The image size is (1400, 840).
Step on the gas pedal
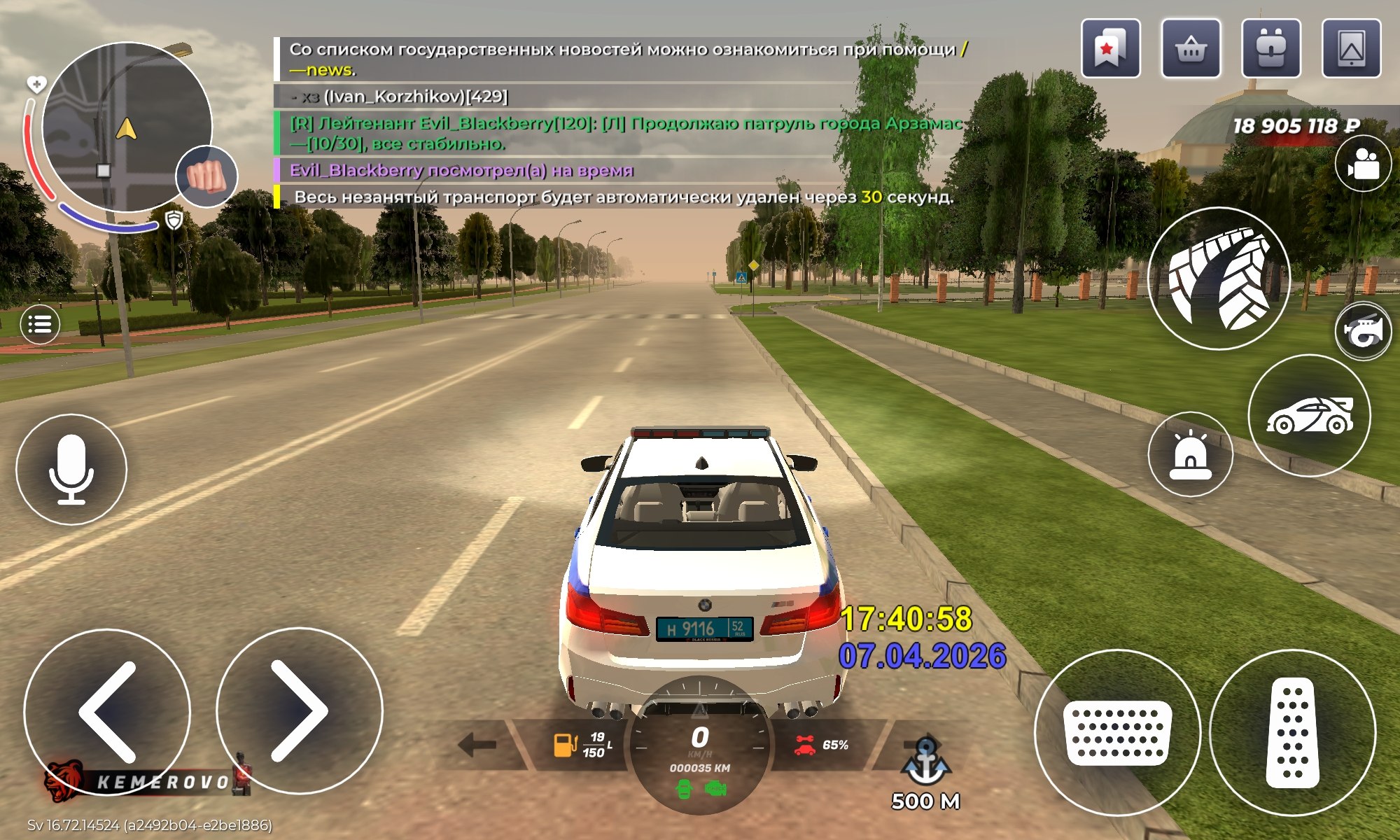1292,732
